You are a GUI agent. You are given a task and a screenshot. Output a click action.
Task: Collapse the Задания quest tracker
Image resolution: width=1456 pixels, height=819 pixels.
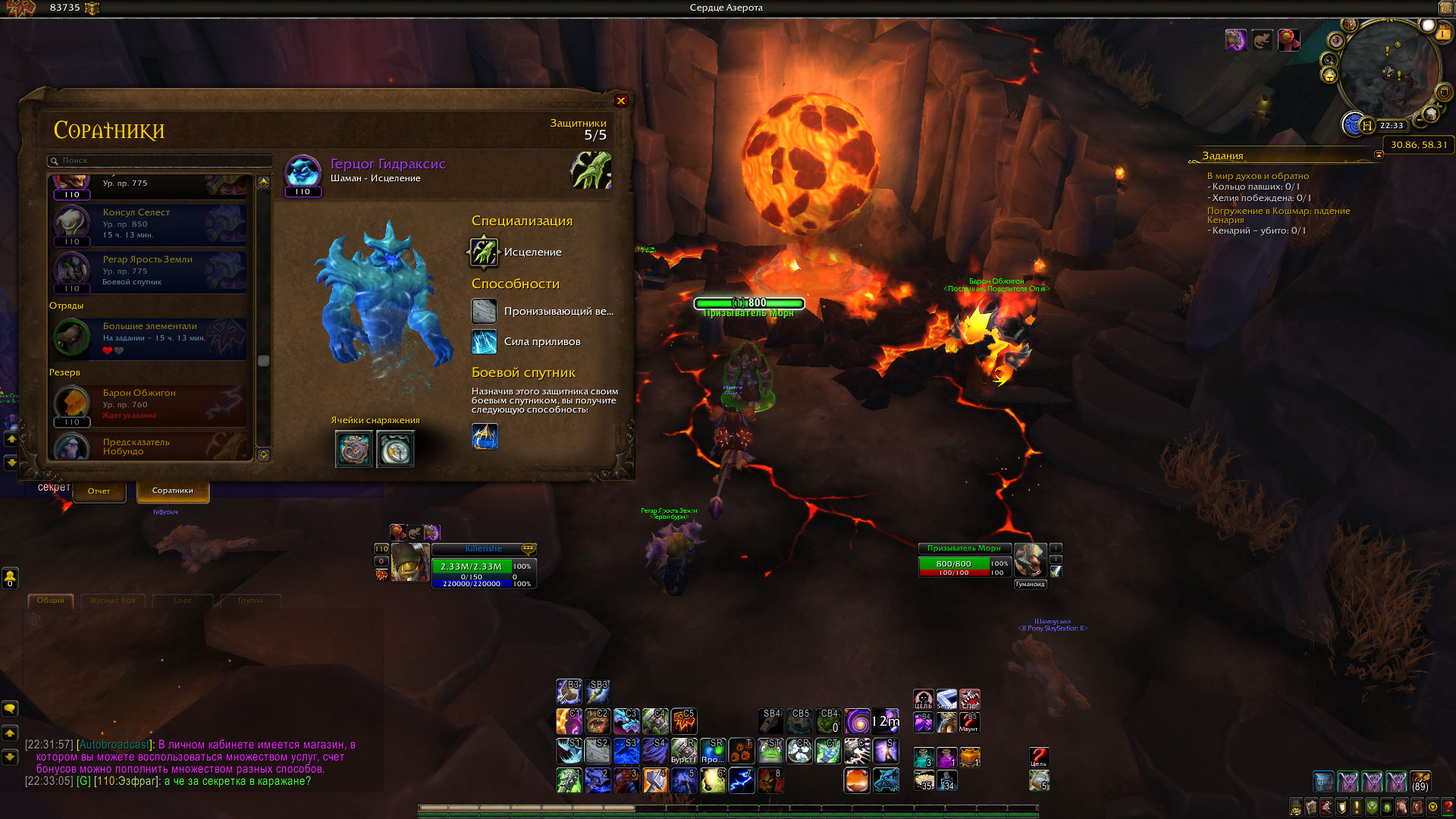(x=1379, y=155)
